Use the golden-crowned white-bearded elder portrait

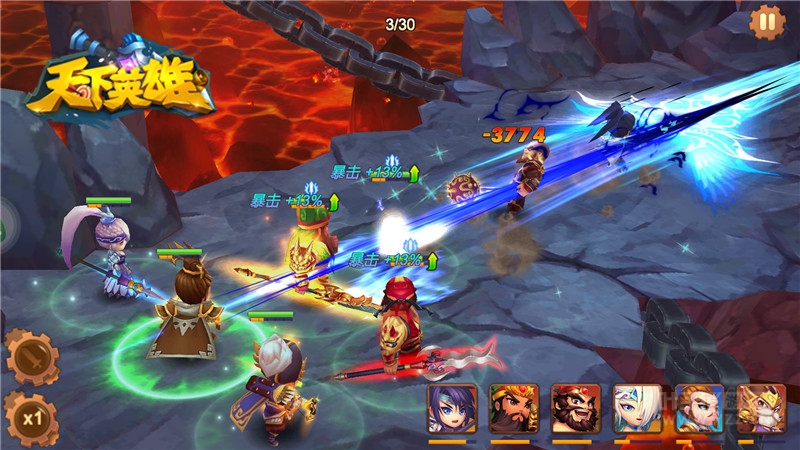[x=761, y=407]
